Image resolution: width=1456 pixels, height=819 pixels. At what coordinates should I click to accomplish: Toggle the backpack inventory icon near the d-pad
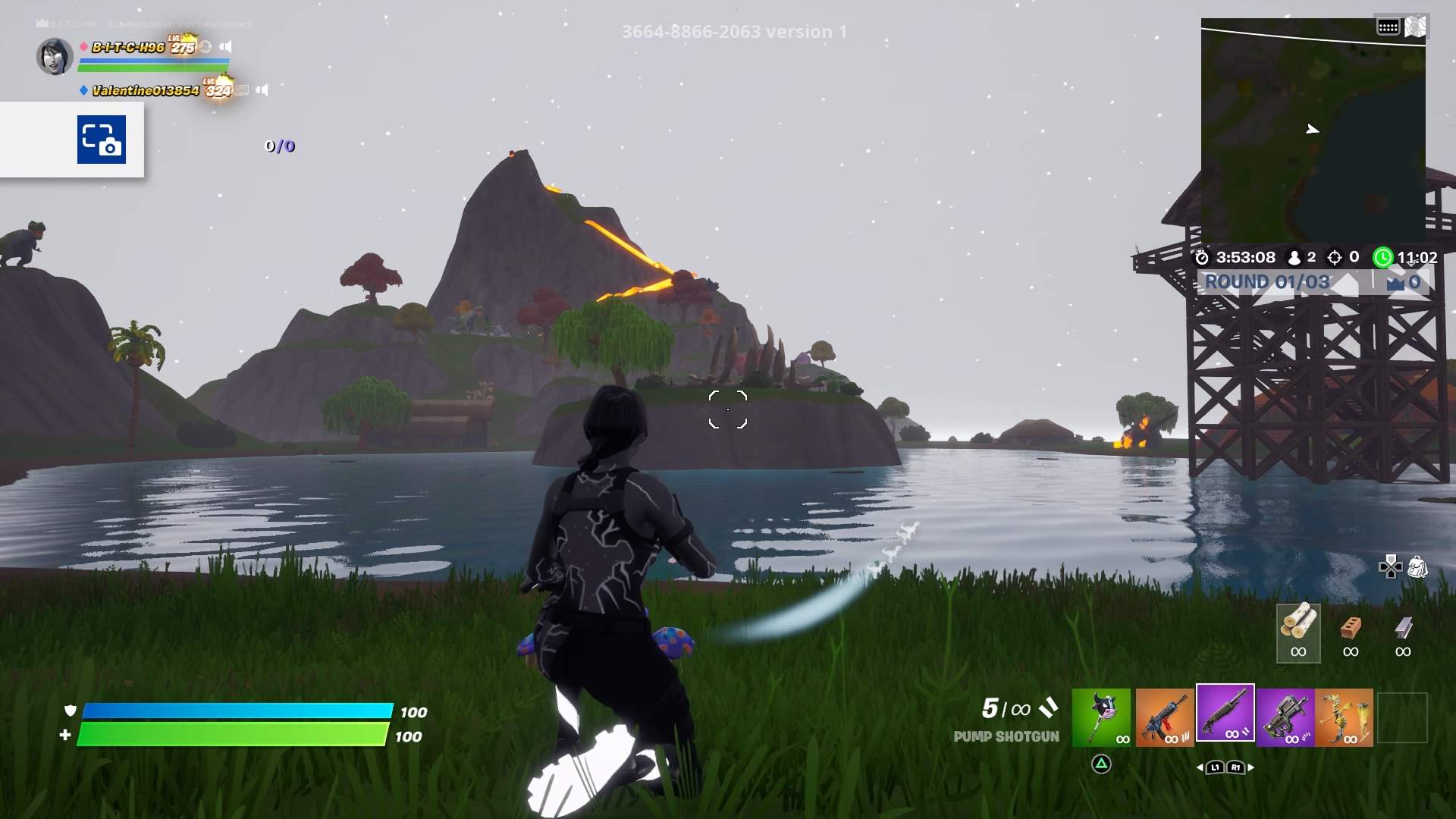point(1417,564)
